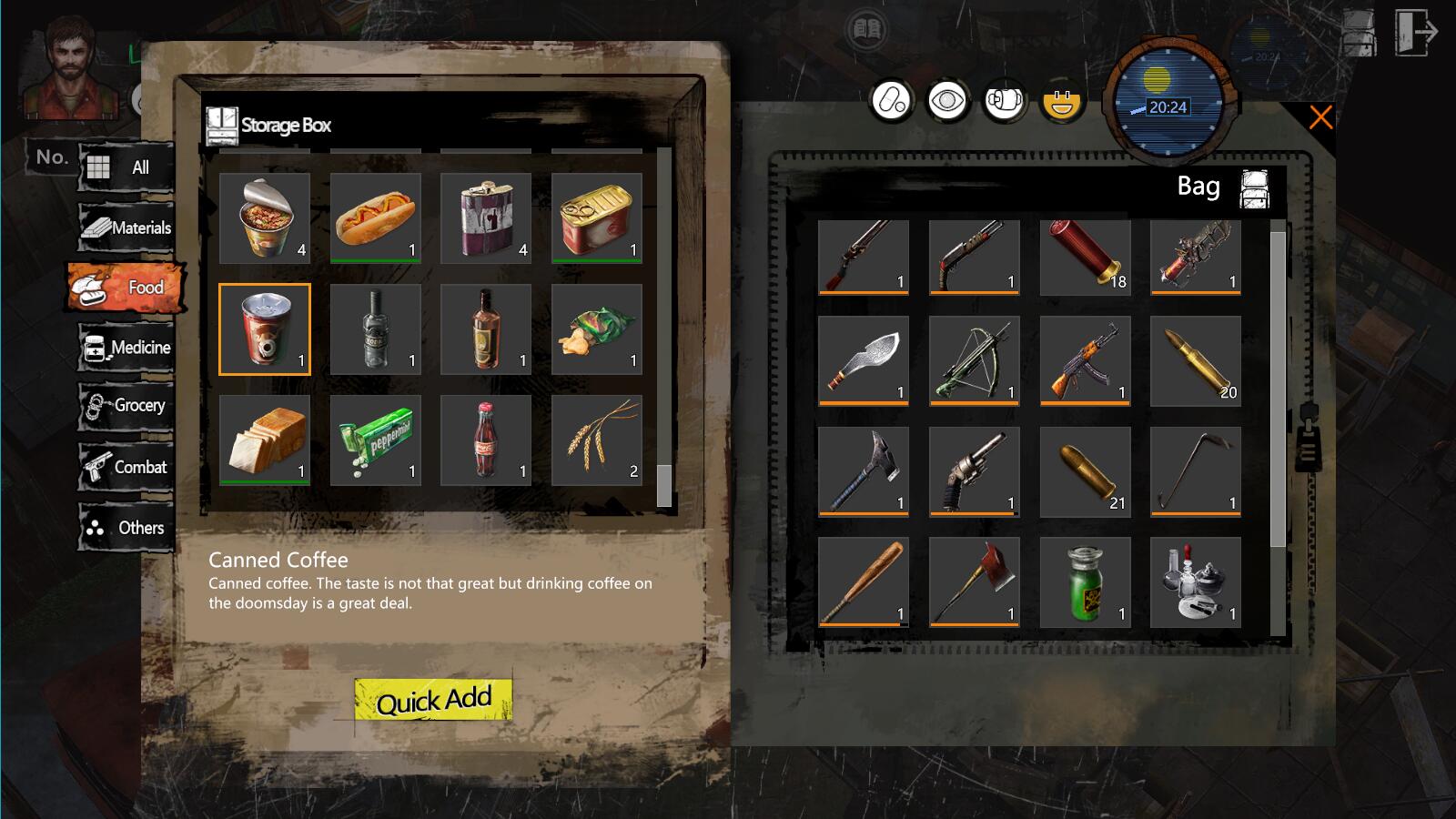The image size is (1456, 819).
Task: Enable the Grocery filter
Action: pyautogui.click(x=126, y=408)
